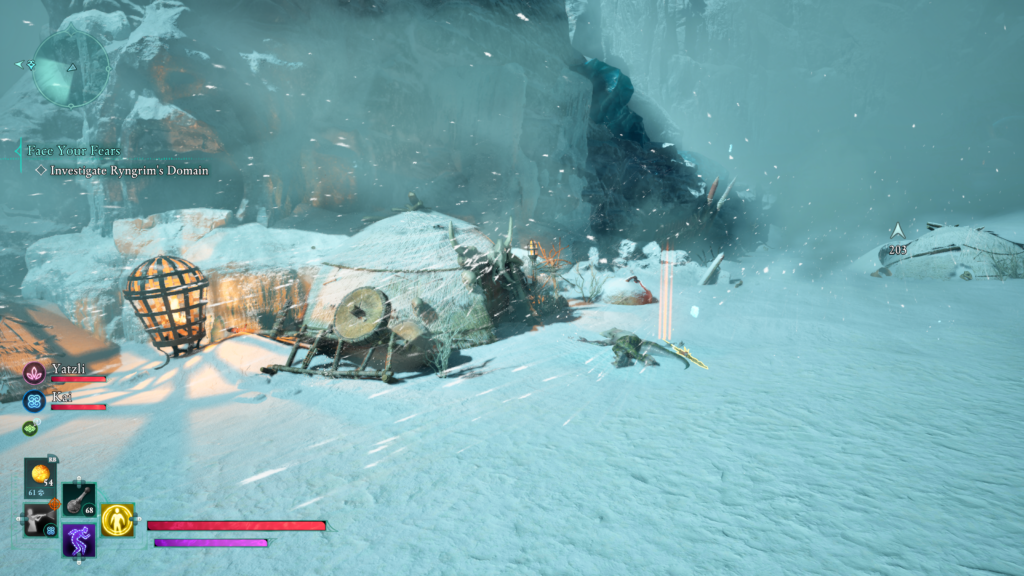This screenshot has width=1024, height=576.
Task: Open the circular minimap
Action: 70,67
